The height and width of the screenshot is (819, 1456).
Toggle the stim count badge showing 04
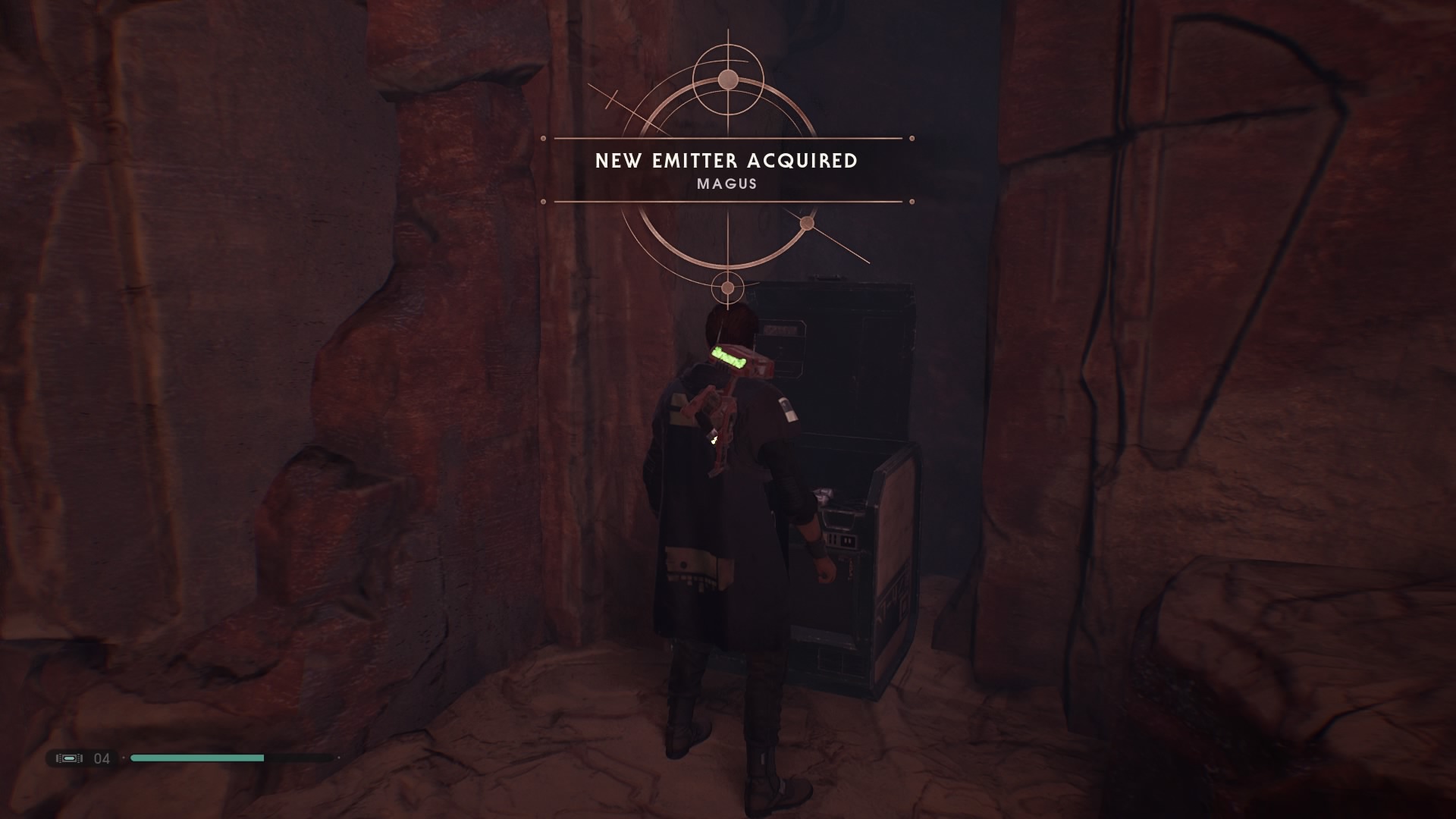(101, 758)
